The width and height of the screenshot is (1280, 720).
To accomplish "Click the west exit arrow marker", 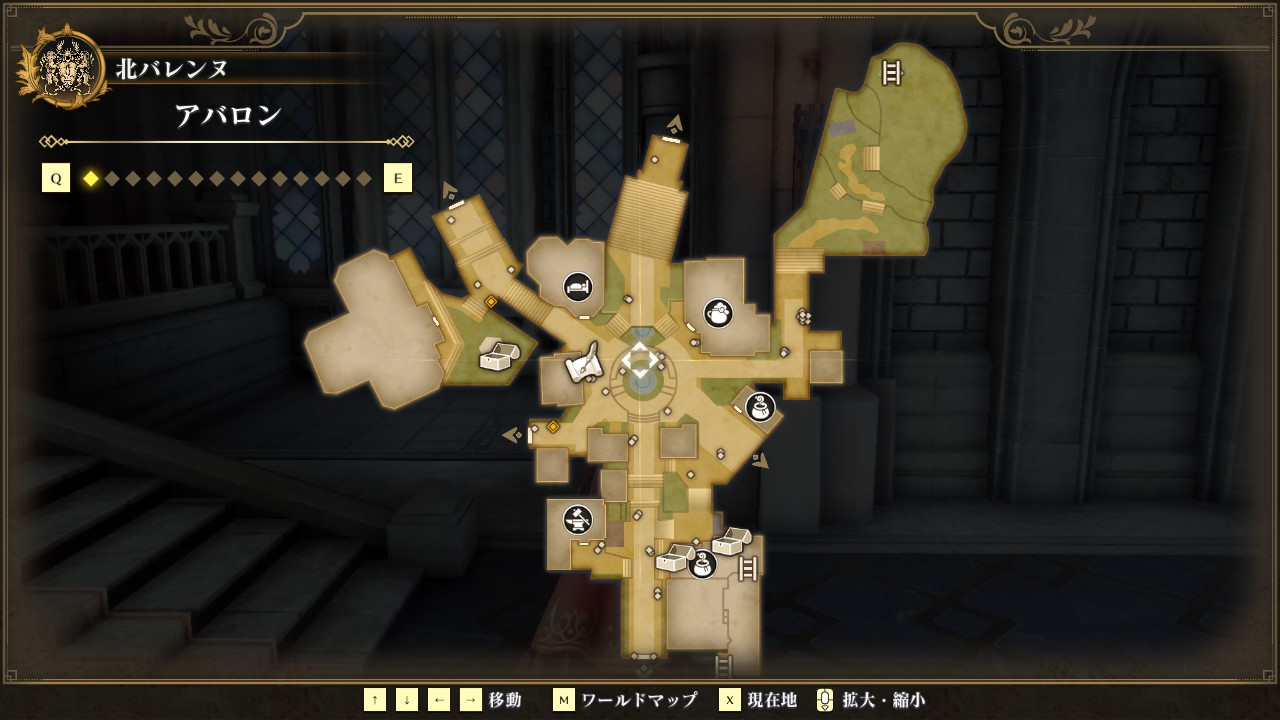I will pos(512,435).
